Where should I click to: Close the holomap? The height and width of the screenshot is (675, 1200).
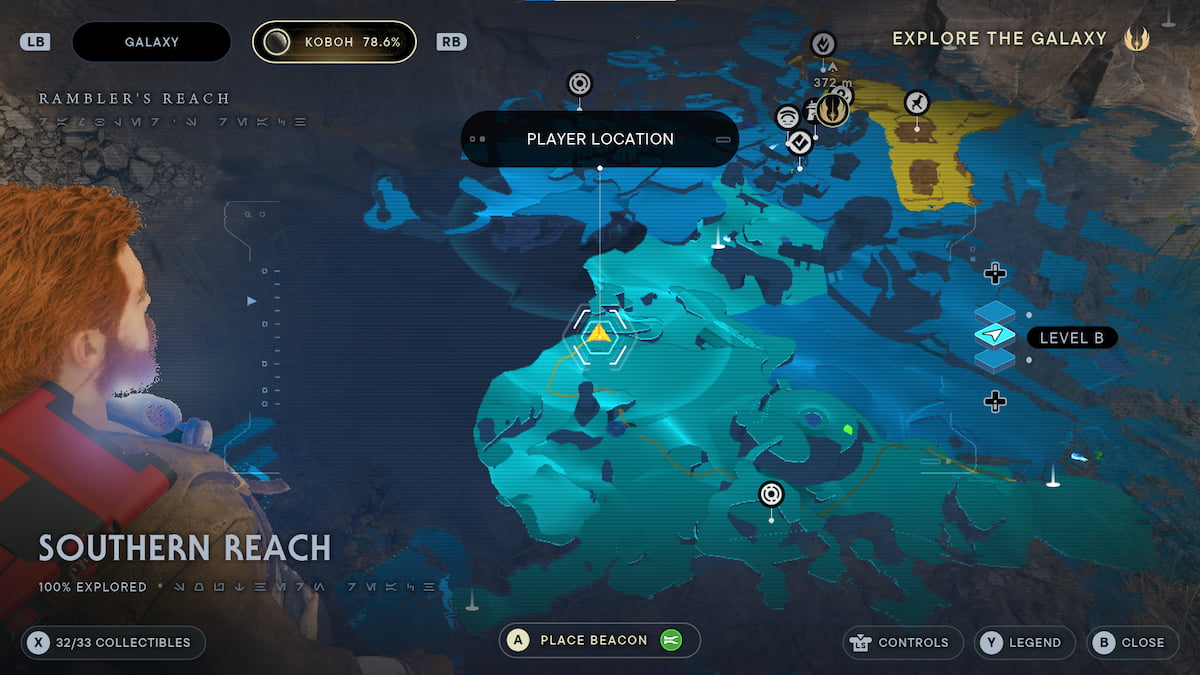click(1130, 643)
